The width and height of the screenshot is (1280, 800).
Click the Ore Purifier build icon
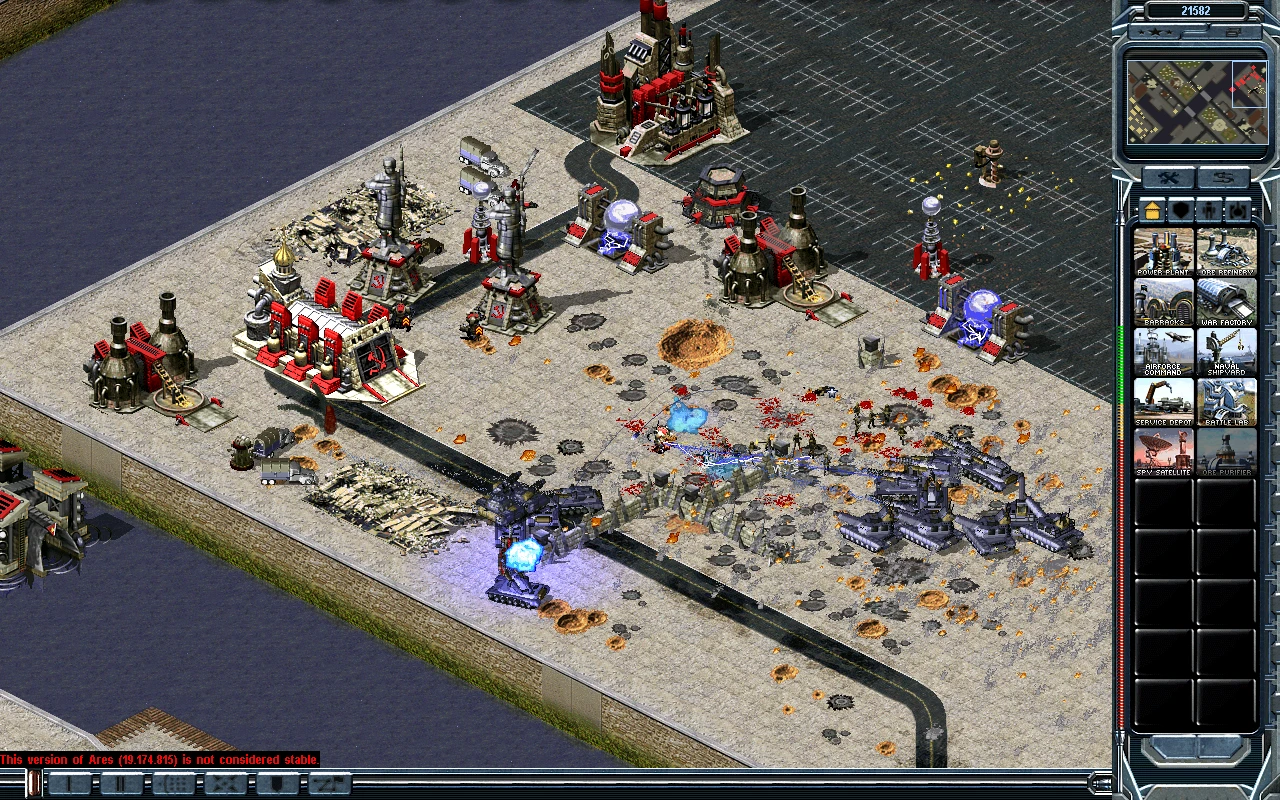coord(1226,452)
